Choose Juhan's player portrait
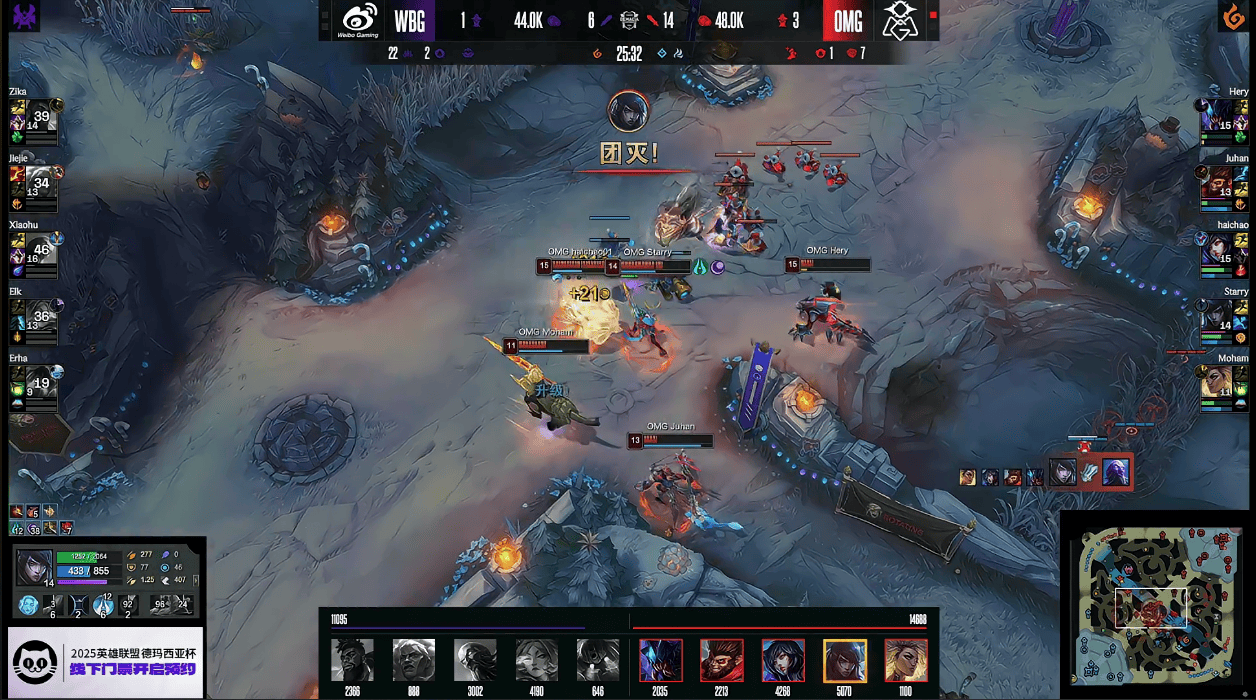Screen dimensions: 1256x700 click(x=1218, y=184)
